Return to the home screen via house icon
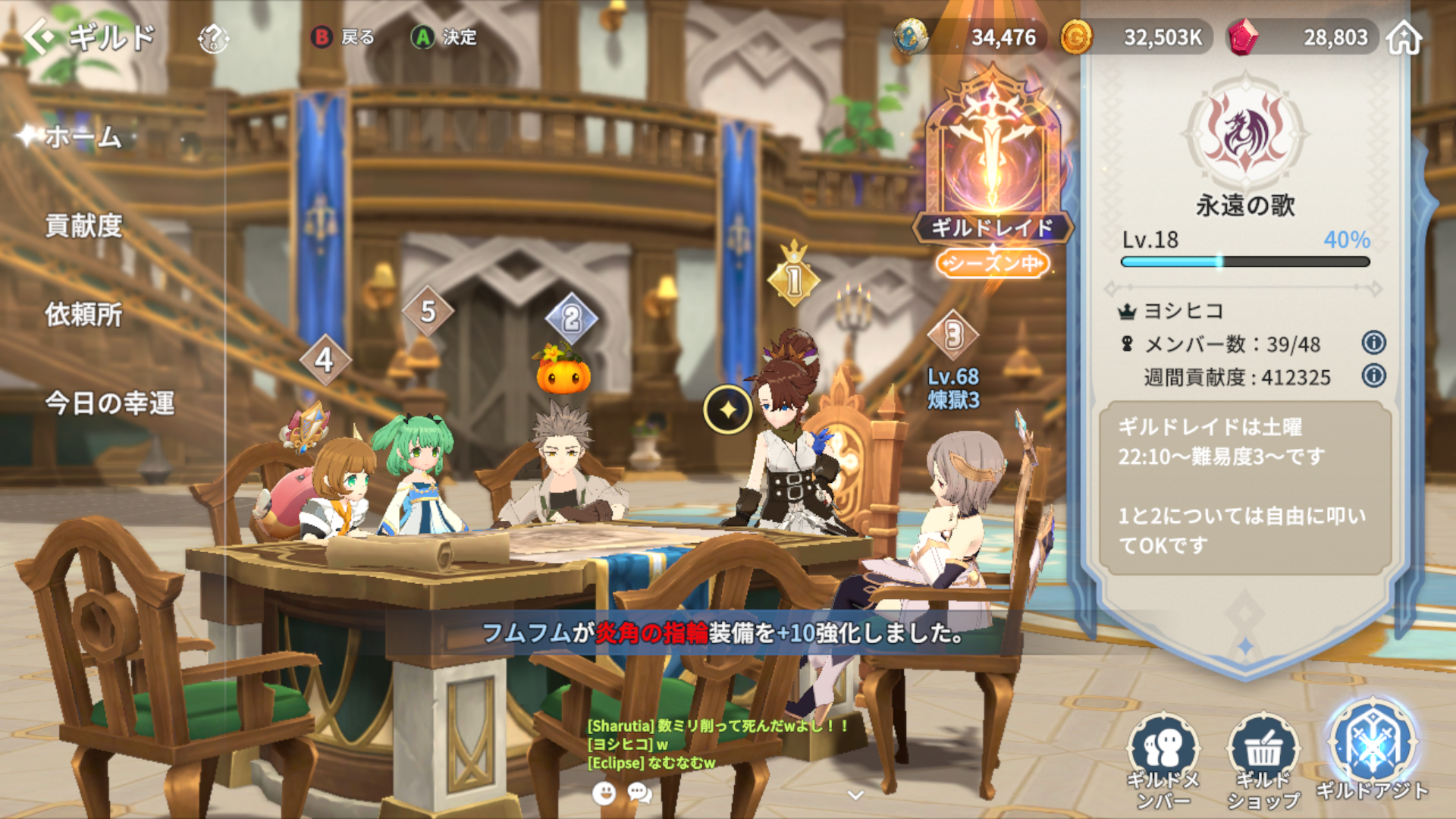The height and width of the screenshot is (819, 1456). point(1404,37)
